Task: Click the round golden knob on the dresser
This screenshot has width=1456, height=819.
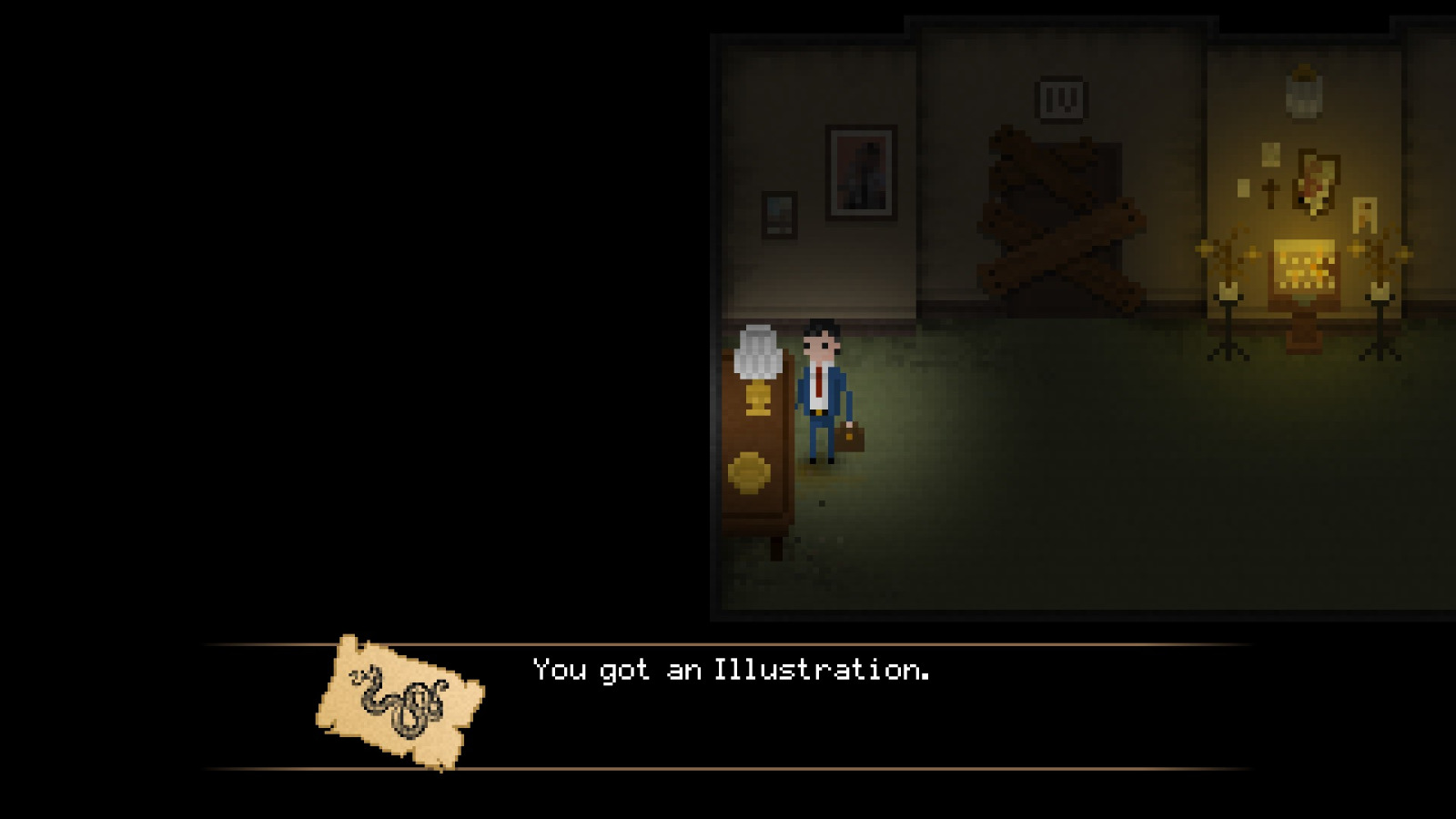Action: pos(748,470)
